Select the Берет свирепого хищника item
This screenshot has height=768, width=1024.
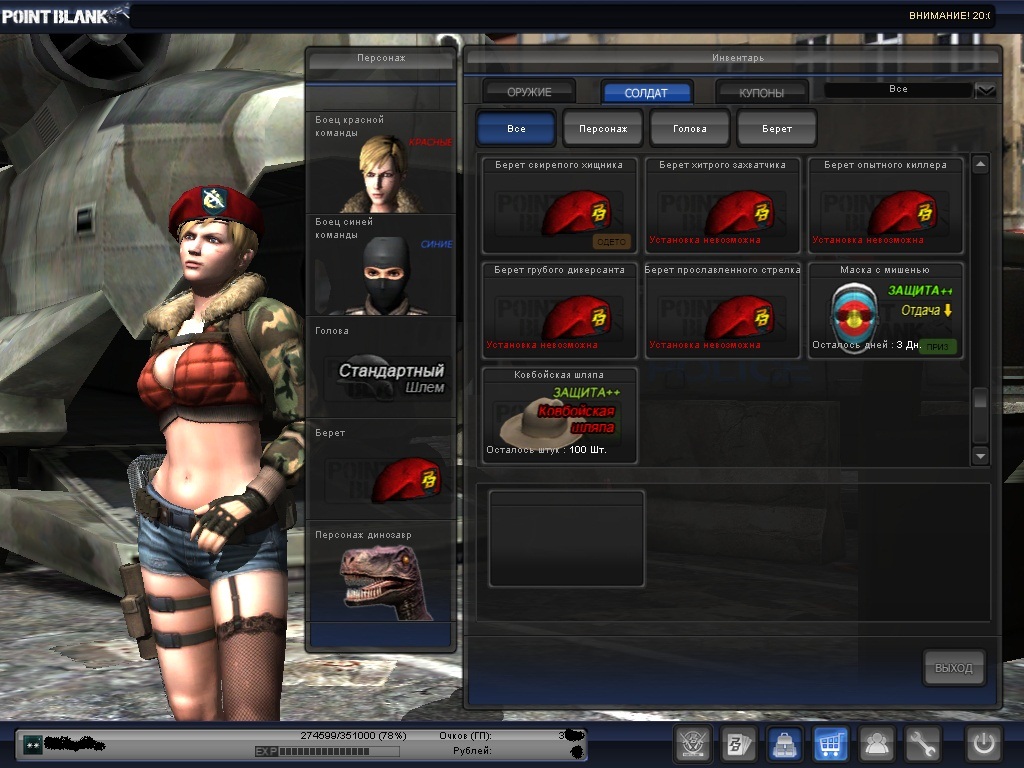(x=559, y=206)
